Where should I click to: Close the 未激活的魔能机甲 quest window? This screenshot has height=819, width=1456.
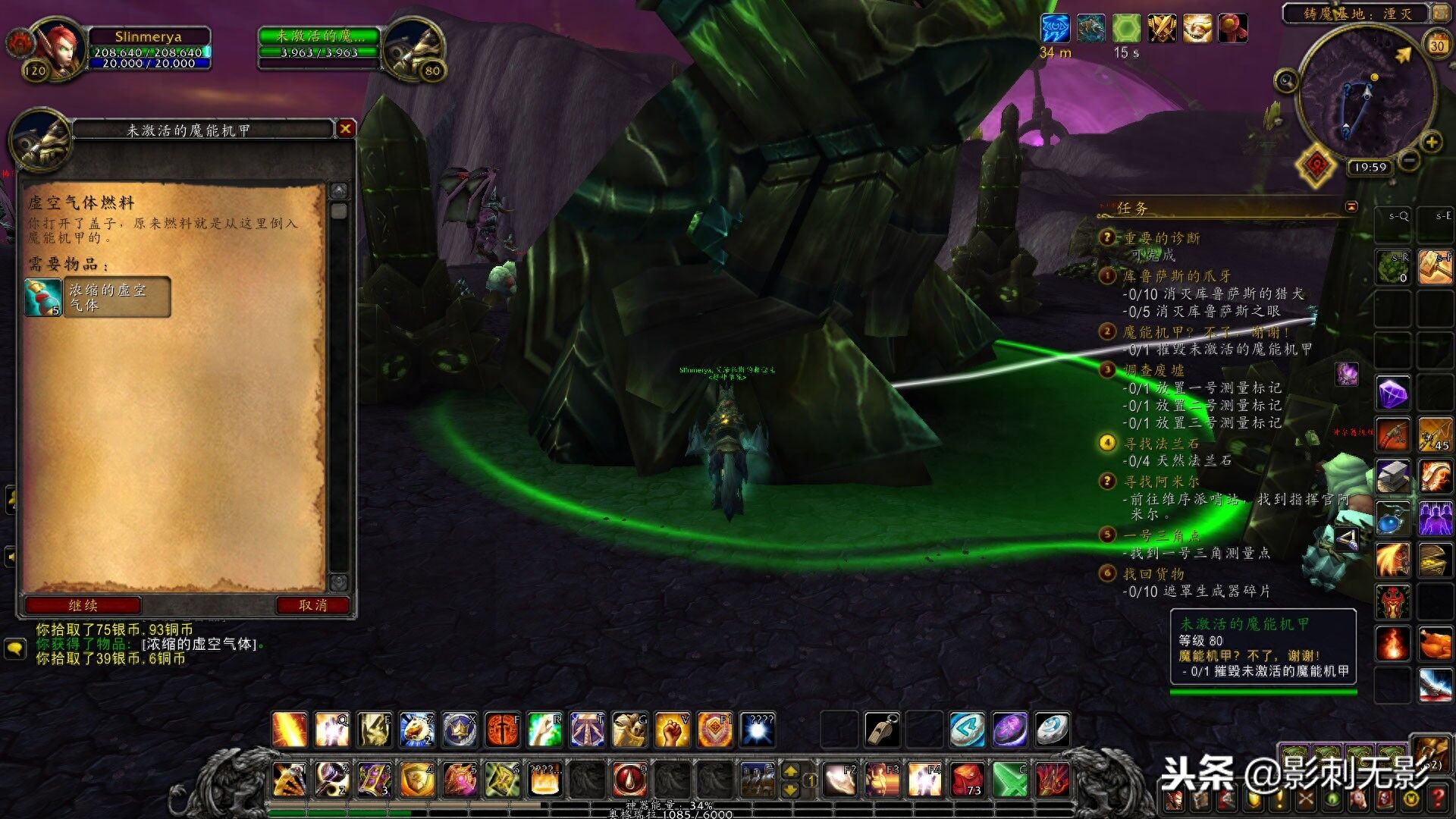pyautogui.click(x=345, y=129)
